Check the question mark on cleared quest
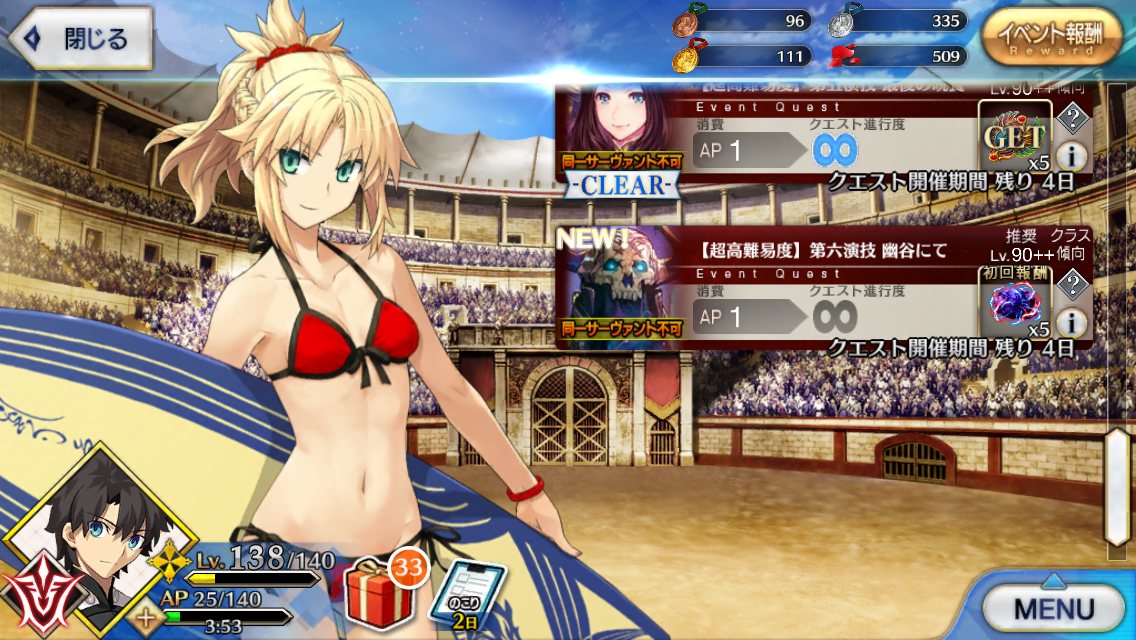This screenshot has height=640, width=1136. 1071,120
